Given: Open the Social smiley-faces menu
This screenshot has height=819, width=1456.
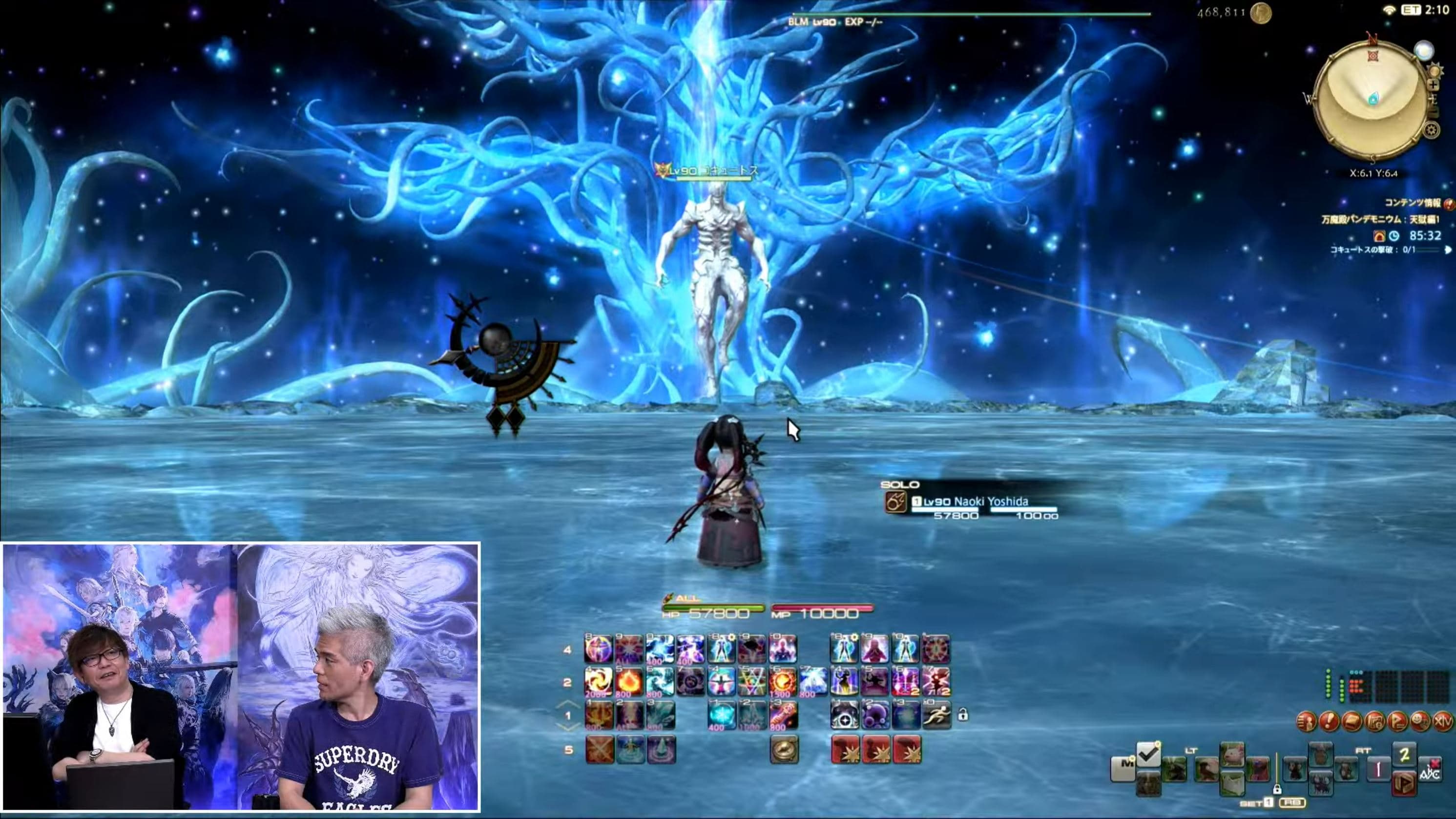Looking at the screenshot, I should pos(1420,722).
